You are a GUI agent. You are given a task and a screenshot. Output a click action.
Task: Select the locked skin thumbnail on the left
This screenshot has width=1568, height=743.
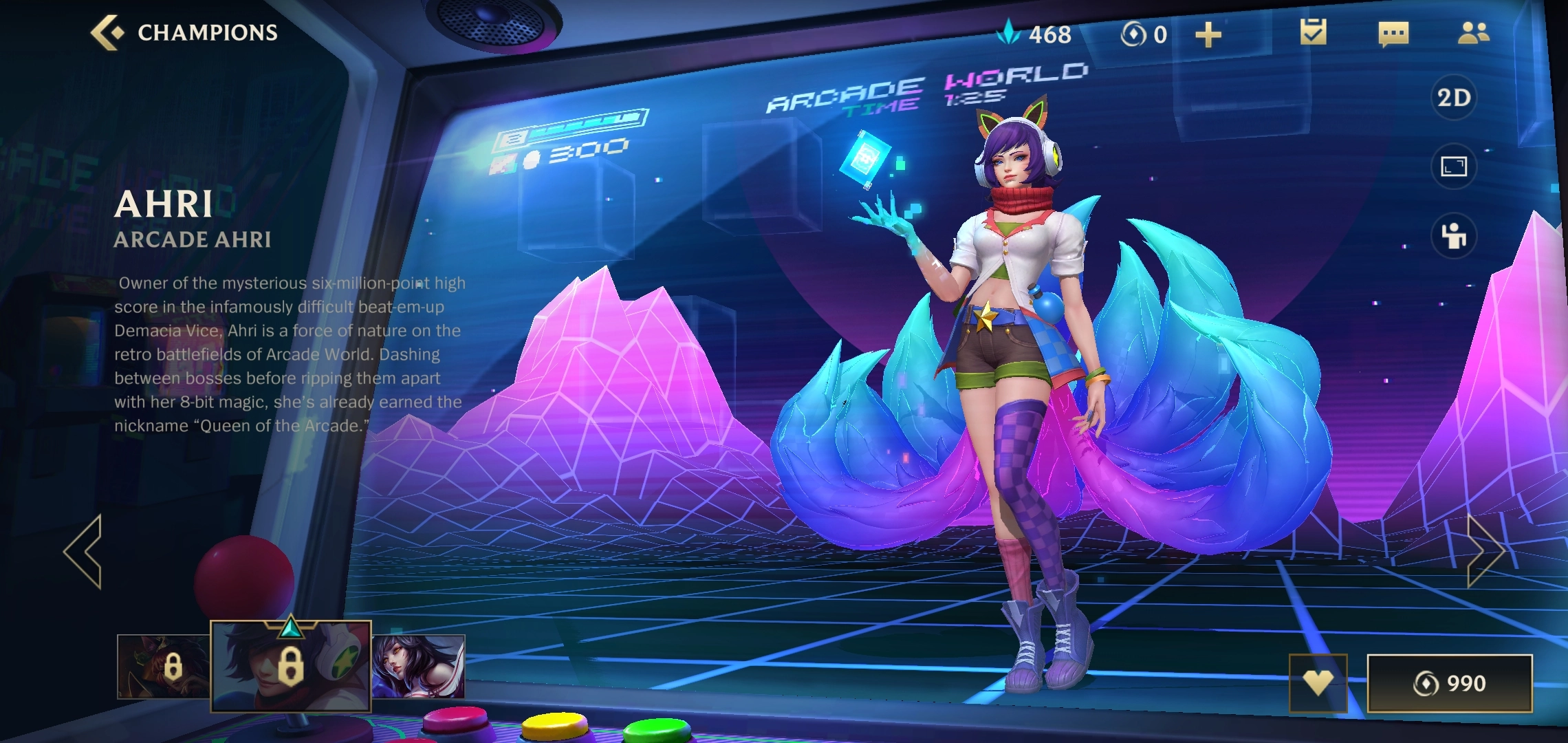tap(163, 667)
